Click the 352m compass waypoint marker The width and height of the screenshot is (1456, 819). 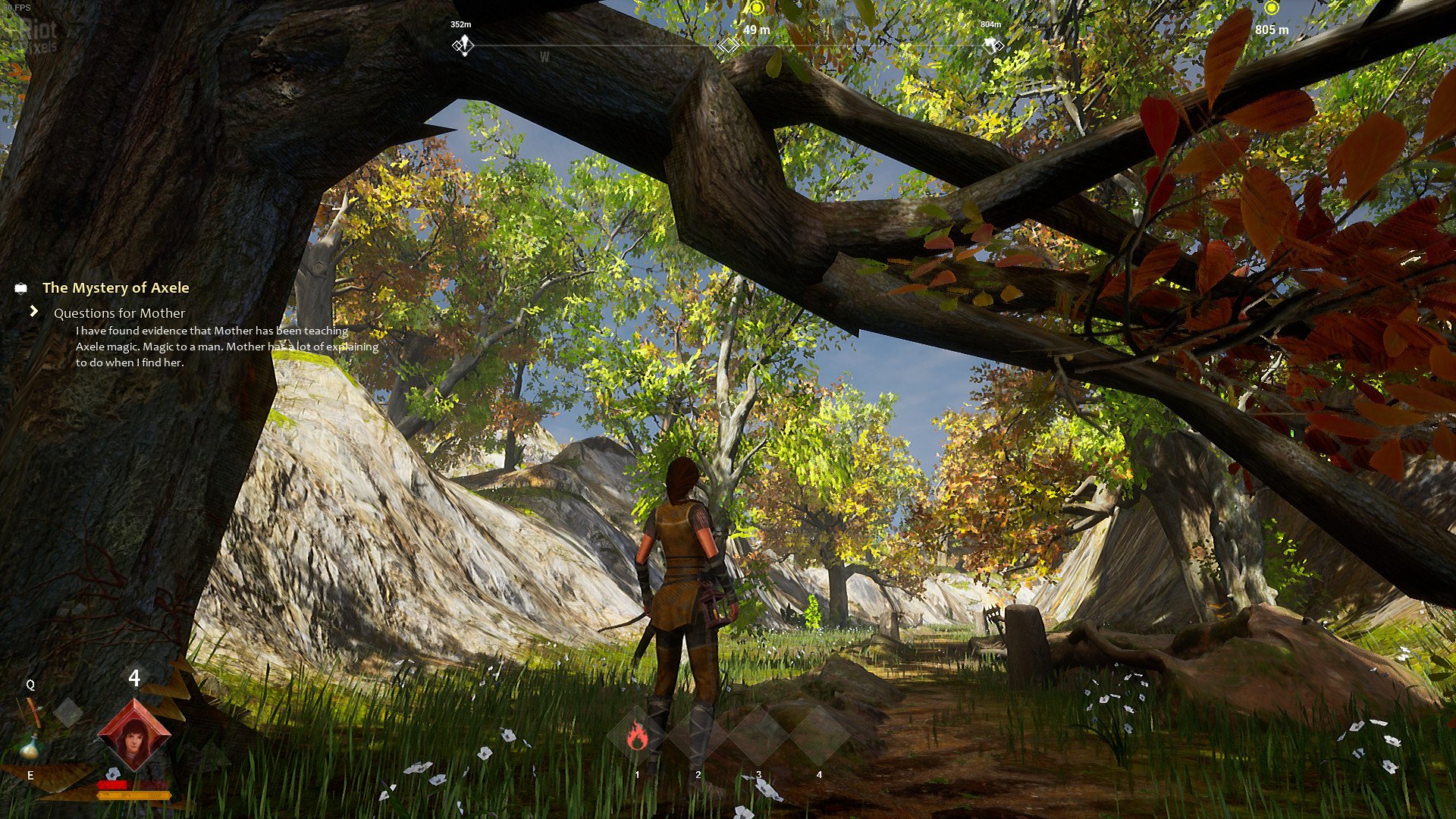[x=463, y=45]
